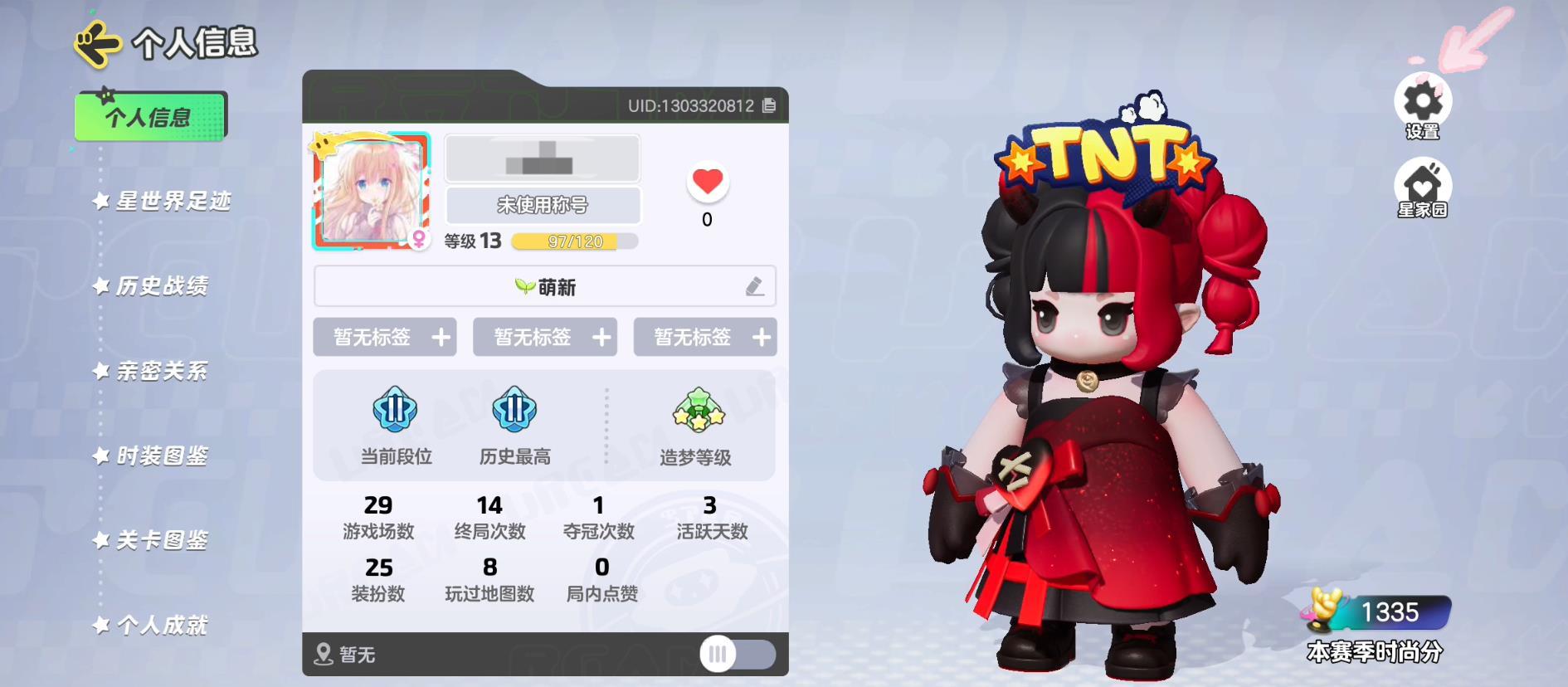
Task: View the 历史最高 rank badge
Action: click(x=514, y=411)
